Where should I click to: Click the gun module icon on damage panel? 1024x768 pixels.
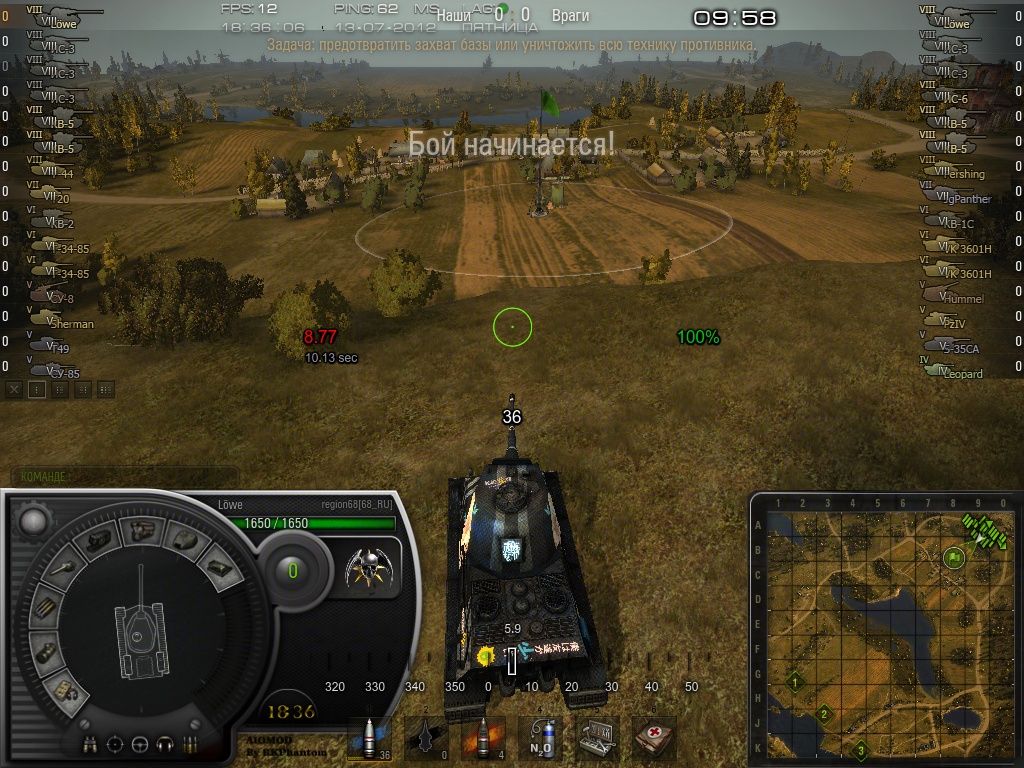(63, 570)
